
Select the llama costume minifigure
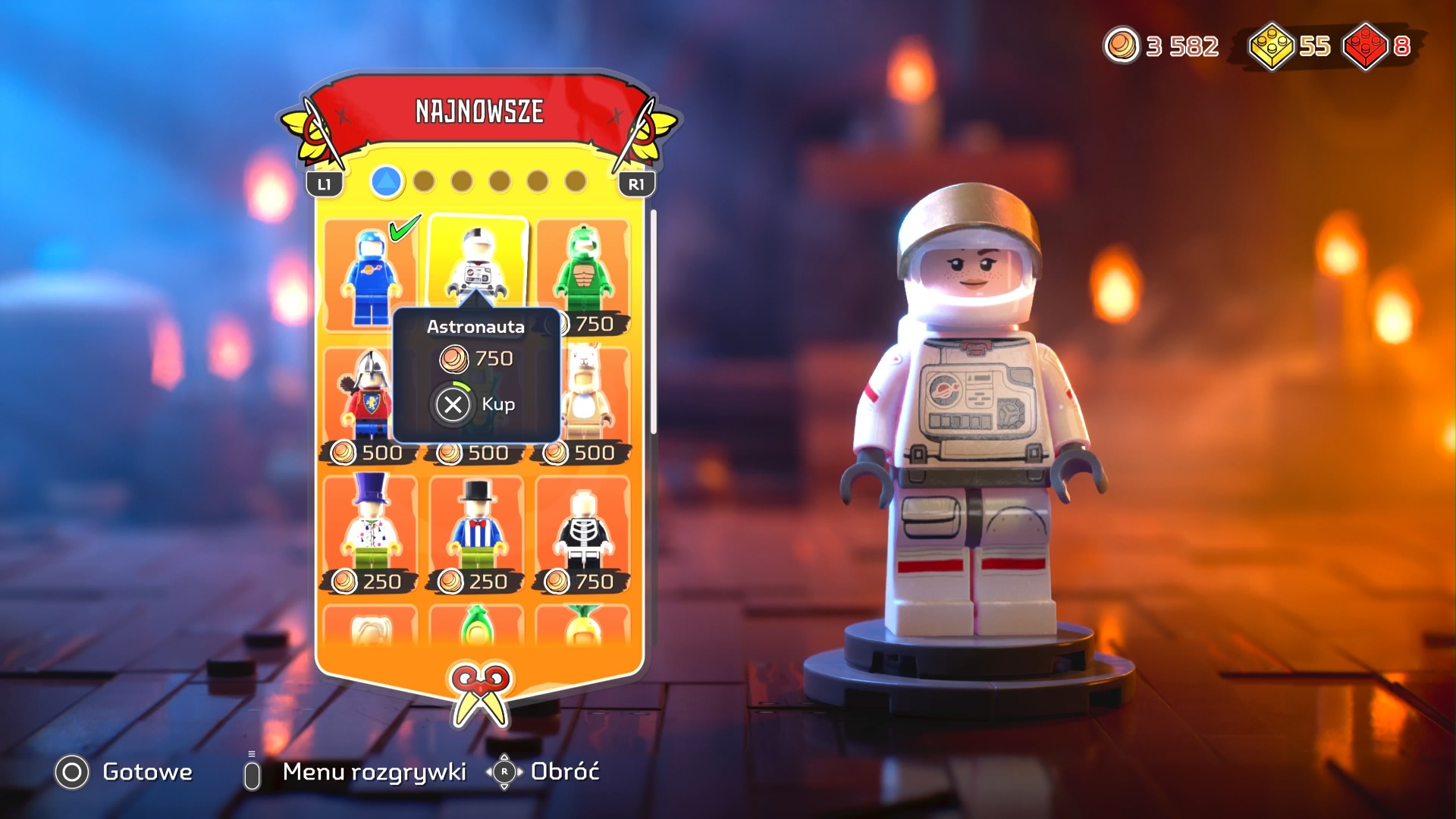click(591, 394)
